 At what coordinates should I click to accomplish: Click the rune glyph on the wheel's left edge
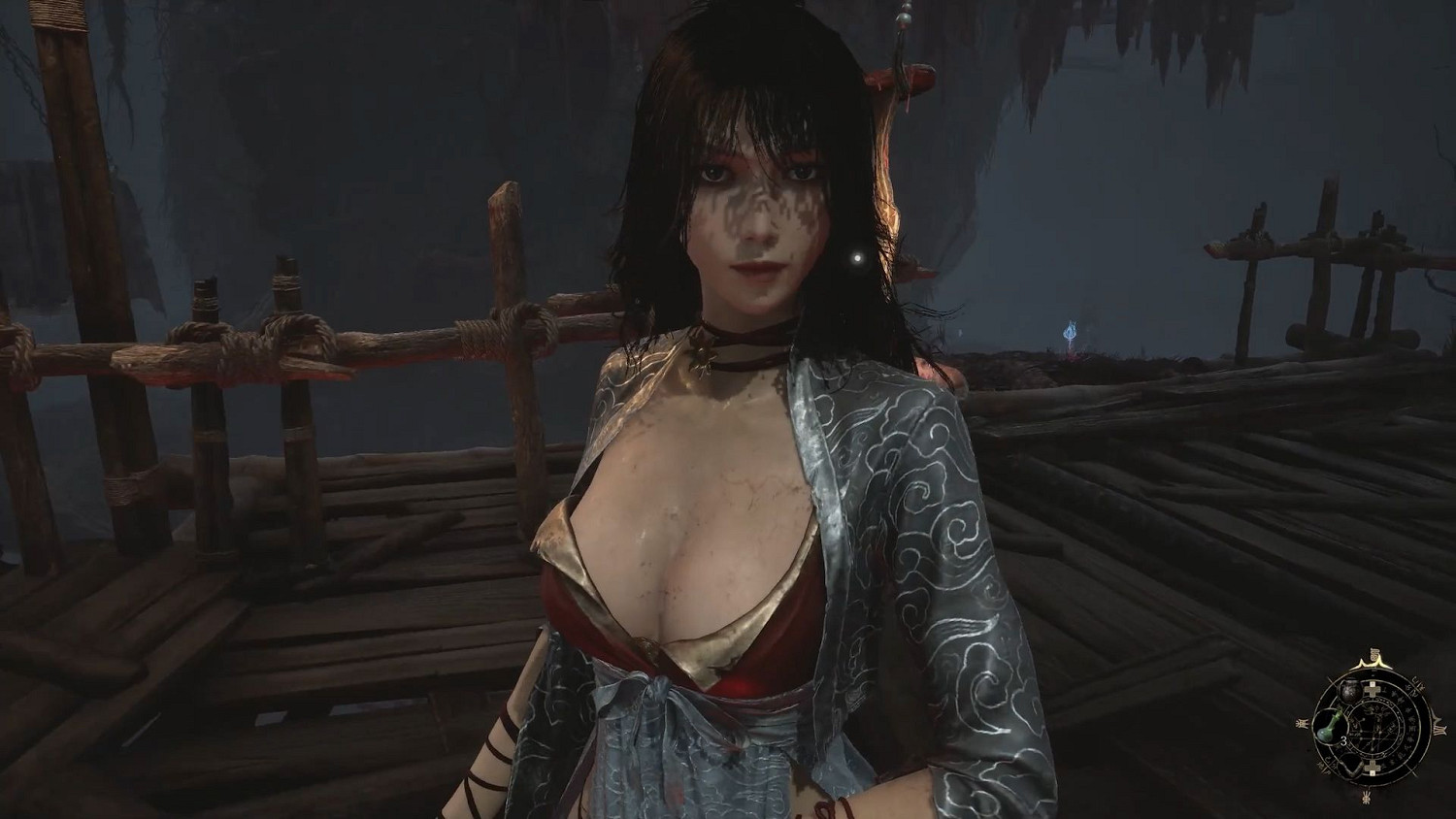1303,723
